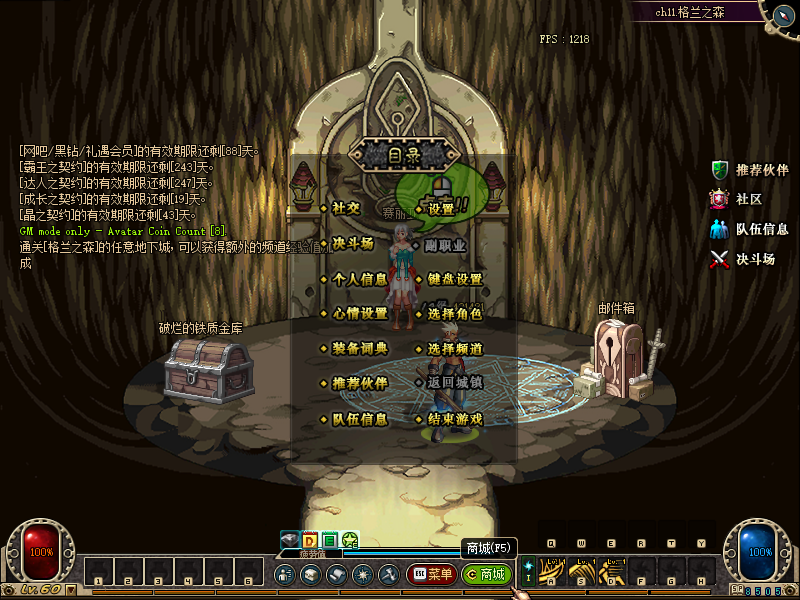Select 推荐伙伴 in the directory menu
This screenshot has height=600, width=800.
[x=359, y=384]
